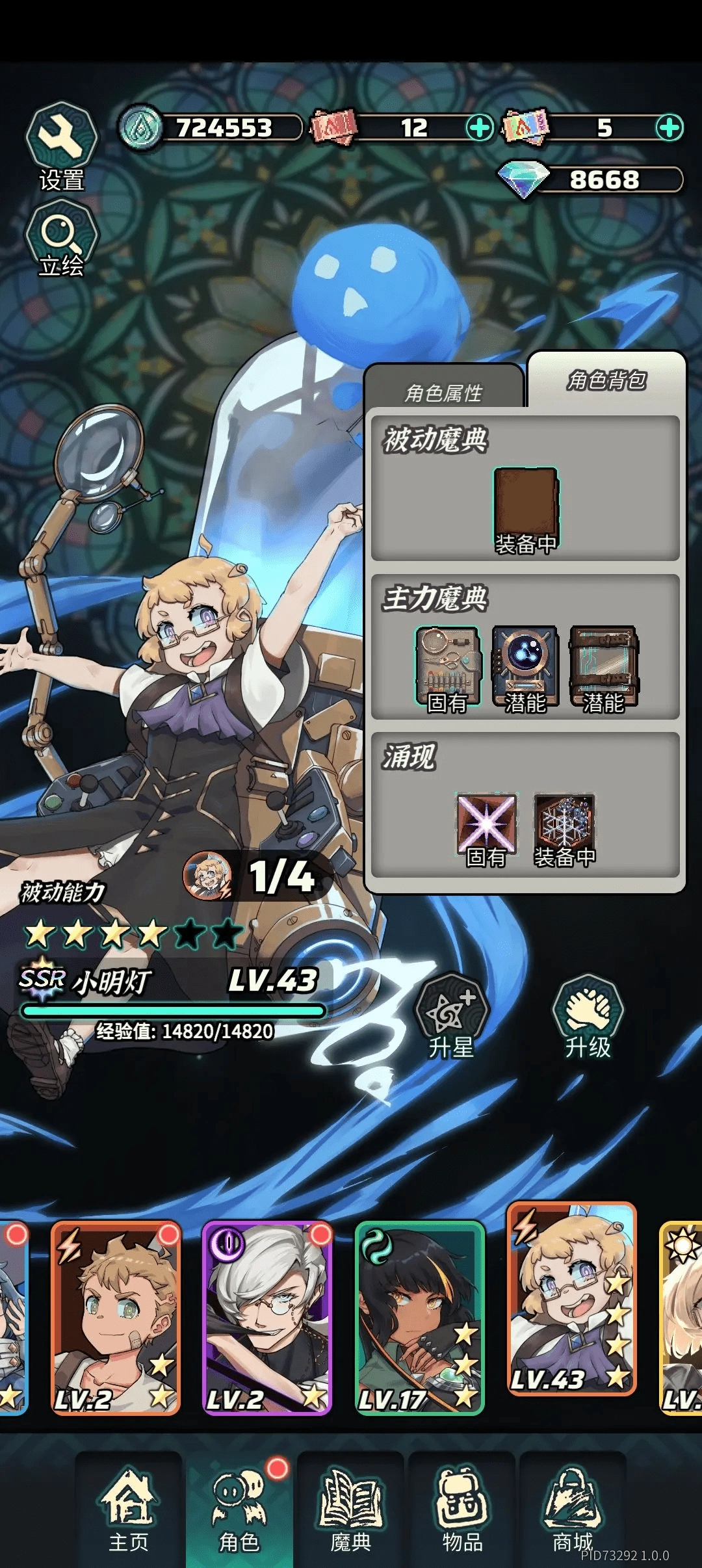Image resolution: width=702 pixels, height=1568 pixels.
Task: Go to the 主页 home page
Action: (129, 1509)
